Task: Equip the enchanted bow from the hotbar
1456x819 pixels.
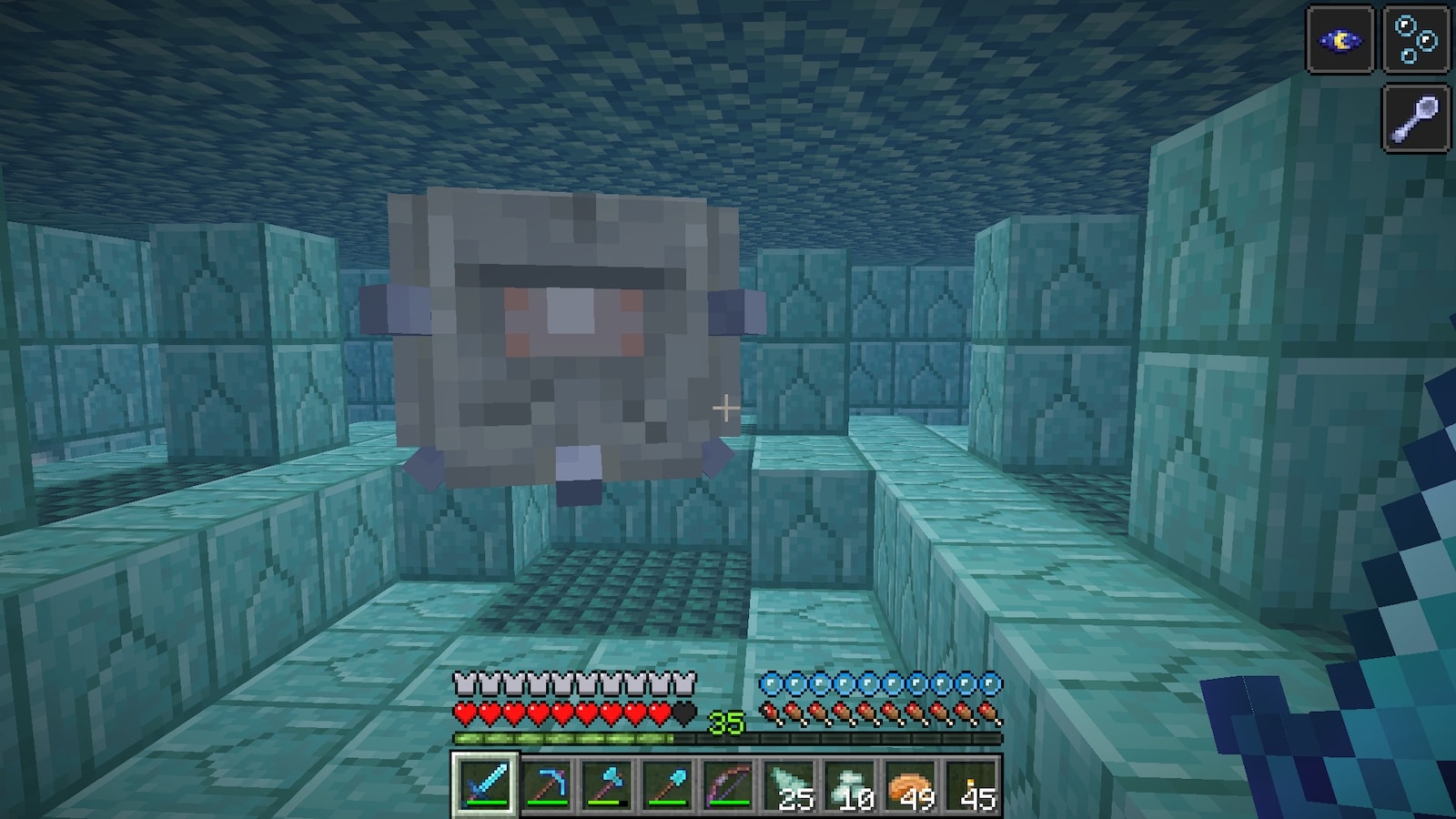Action: click(x=728, y=784)
